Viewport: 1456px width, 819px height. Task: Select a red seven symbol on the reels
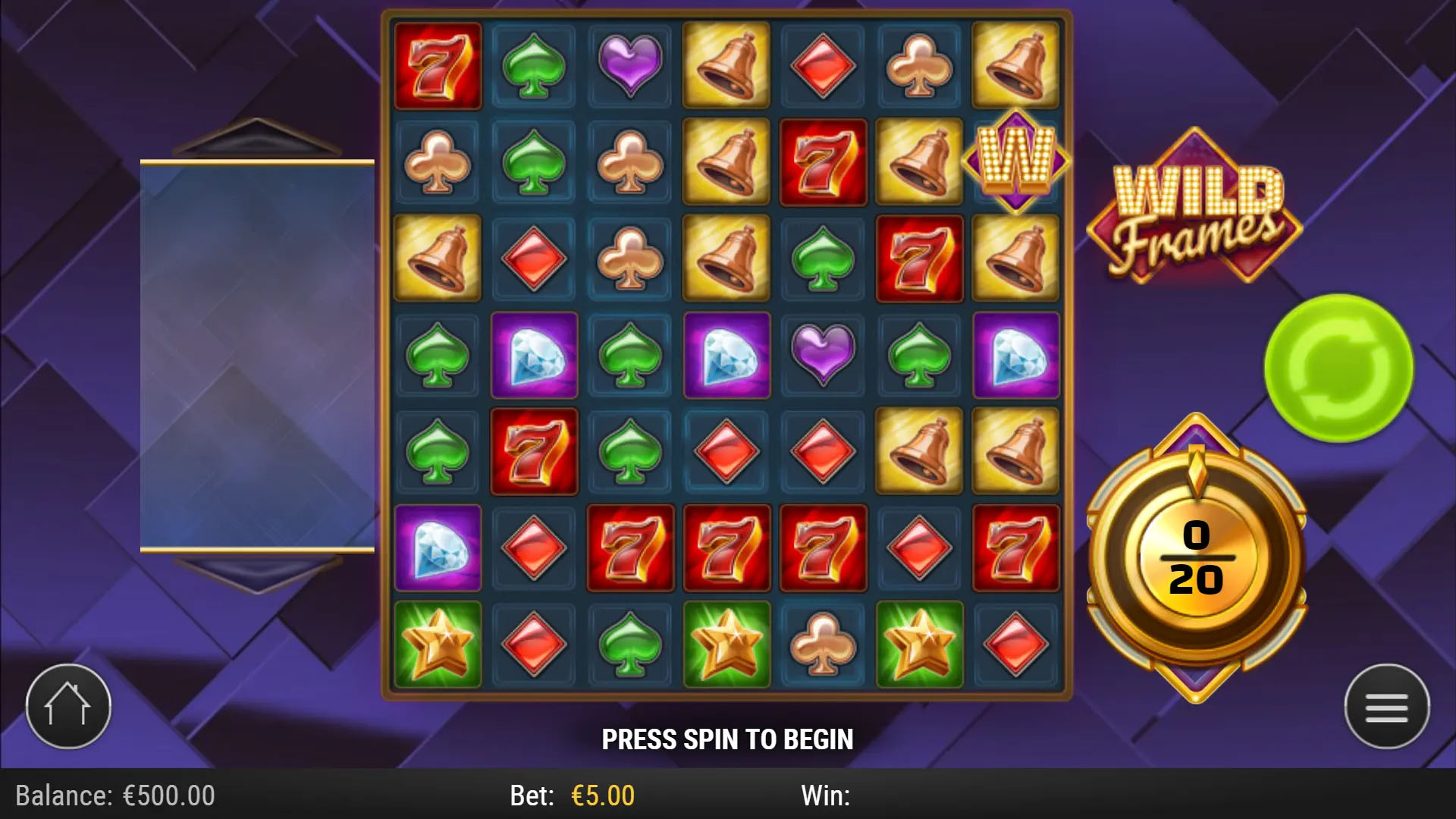coord(438,64)
